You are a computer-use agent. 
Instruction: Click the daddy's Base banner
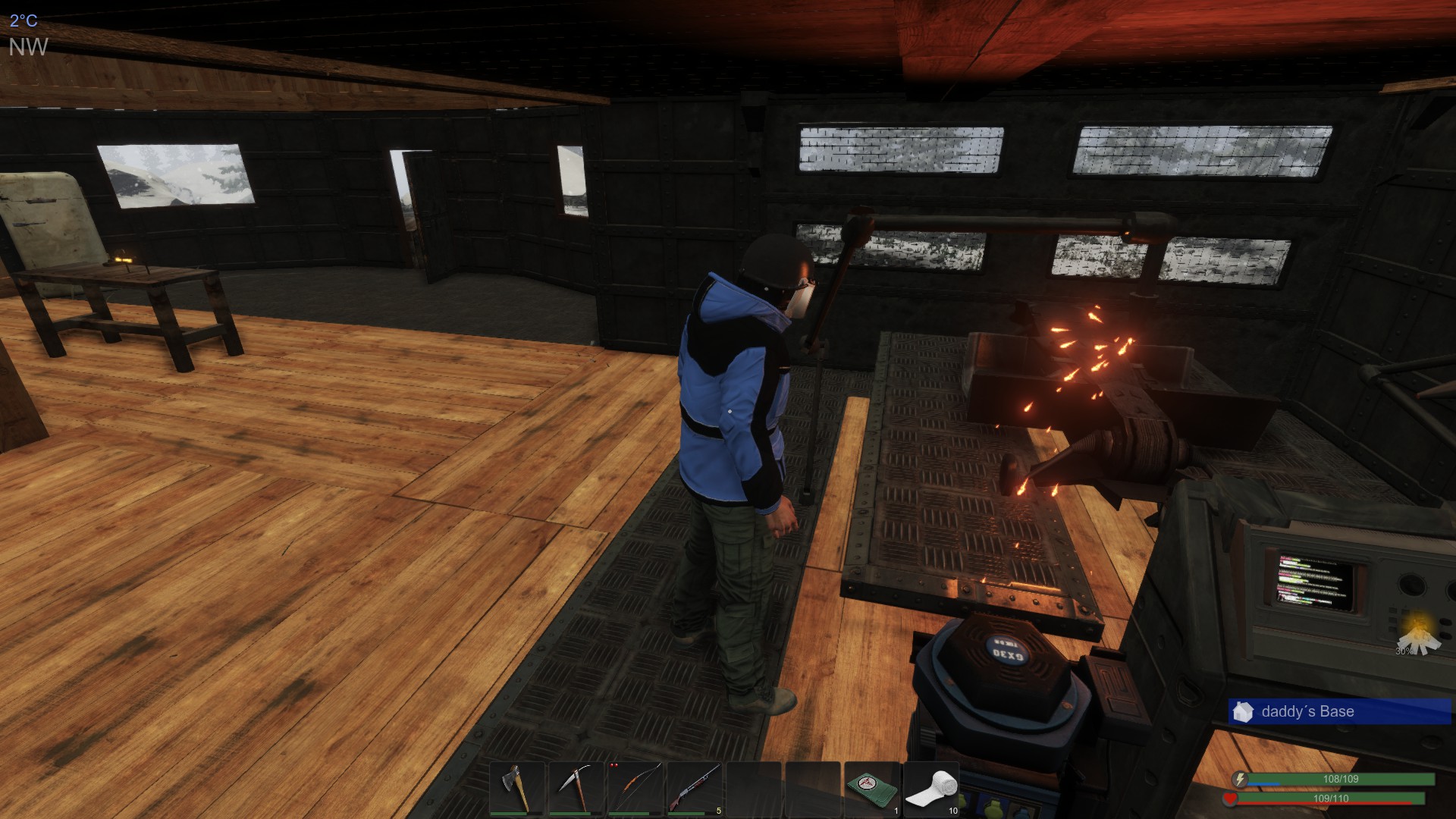(1339, 712)
